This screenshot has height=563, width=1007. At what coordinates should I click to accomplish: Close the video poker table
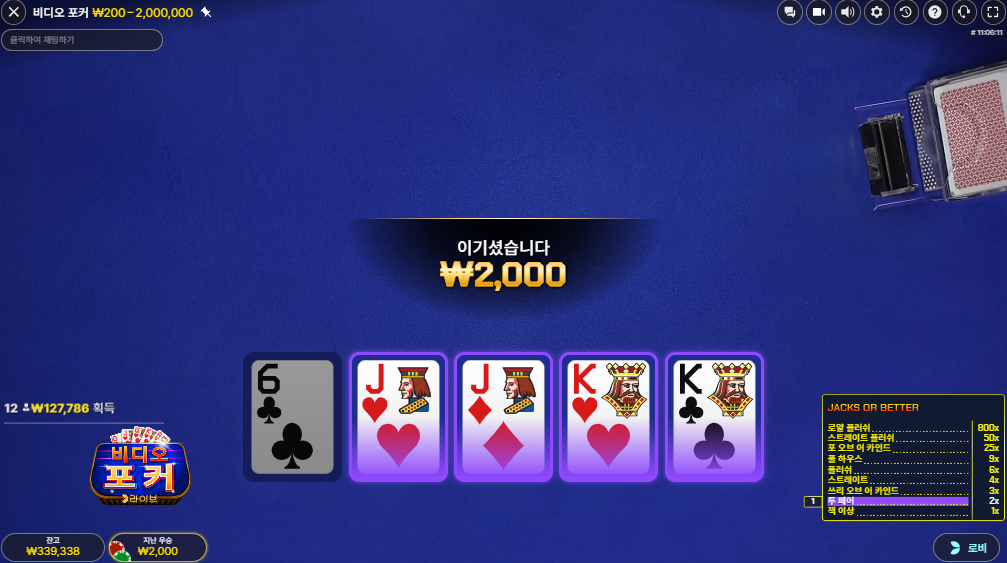coord(15,13)
